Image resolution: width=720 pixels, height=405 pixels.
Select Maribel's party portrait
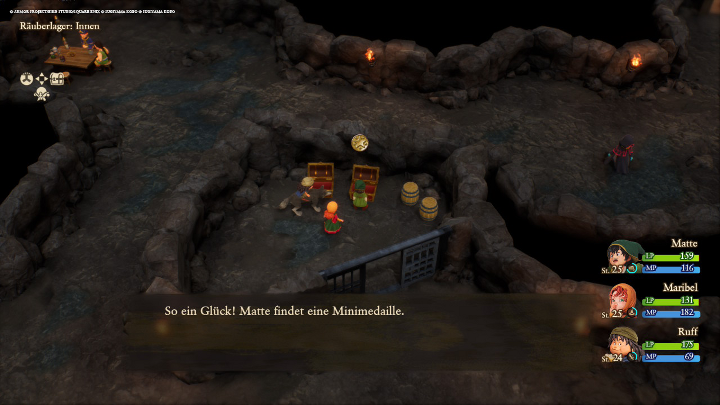pos(622,299)
